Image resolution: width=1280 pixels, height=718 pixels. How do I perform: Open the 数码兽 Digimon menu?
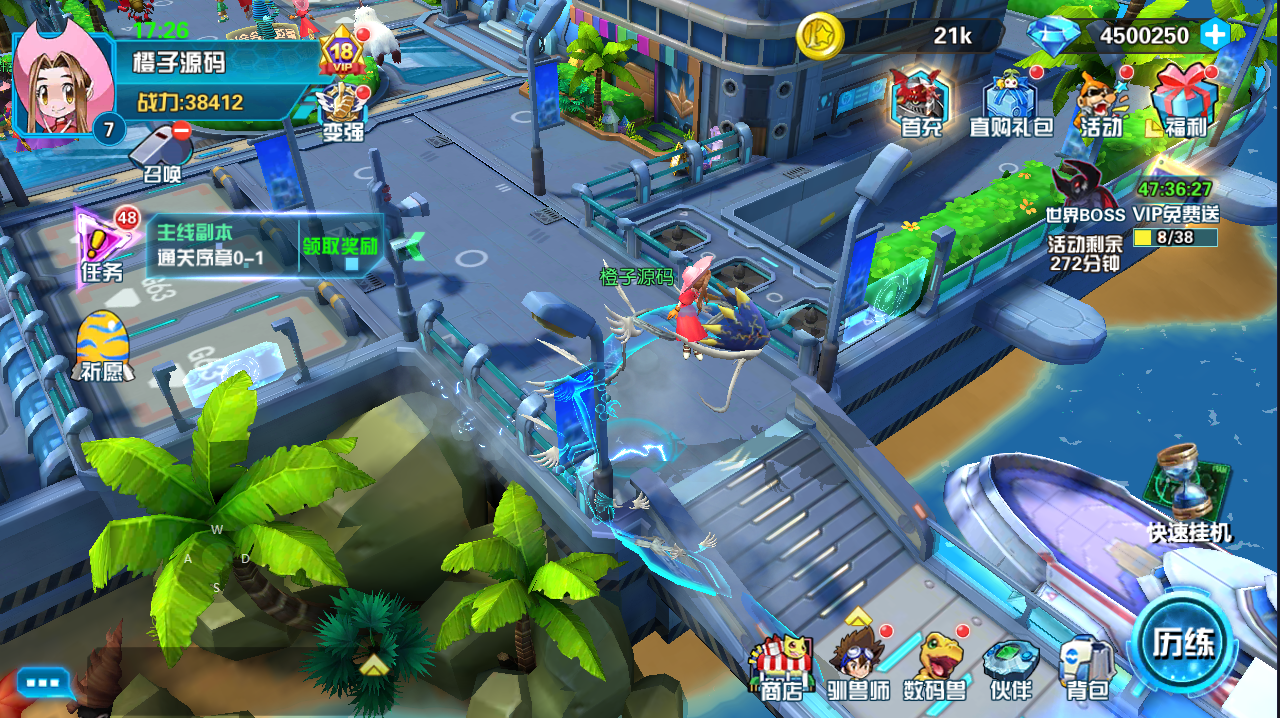(x=935, y=663)
